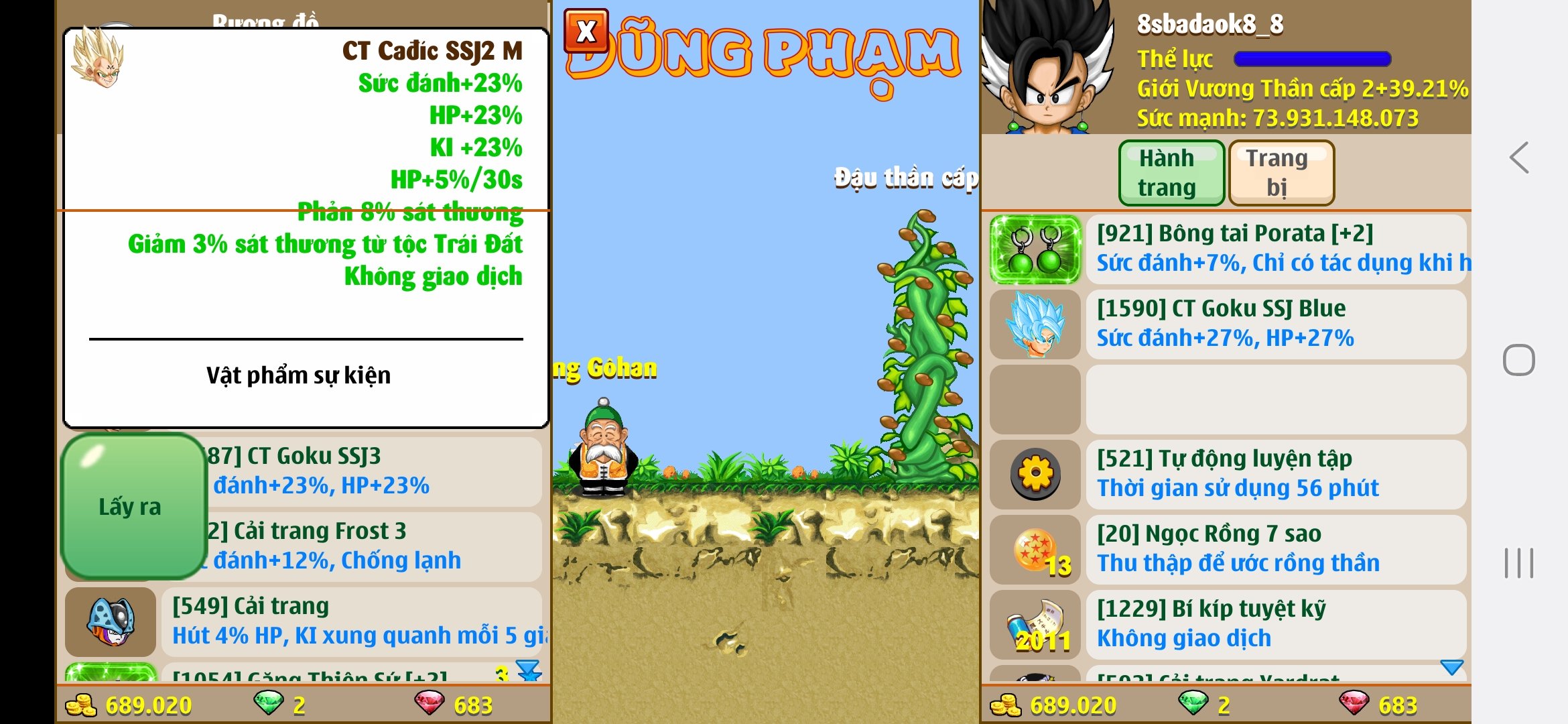The height and width of the screenshot is (724, 1568).
Task: Tap the green gem currency icon
Action: (268, 705)
